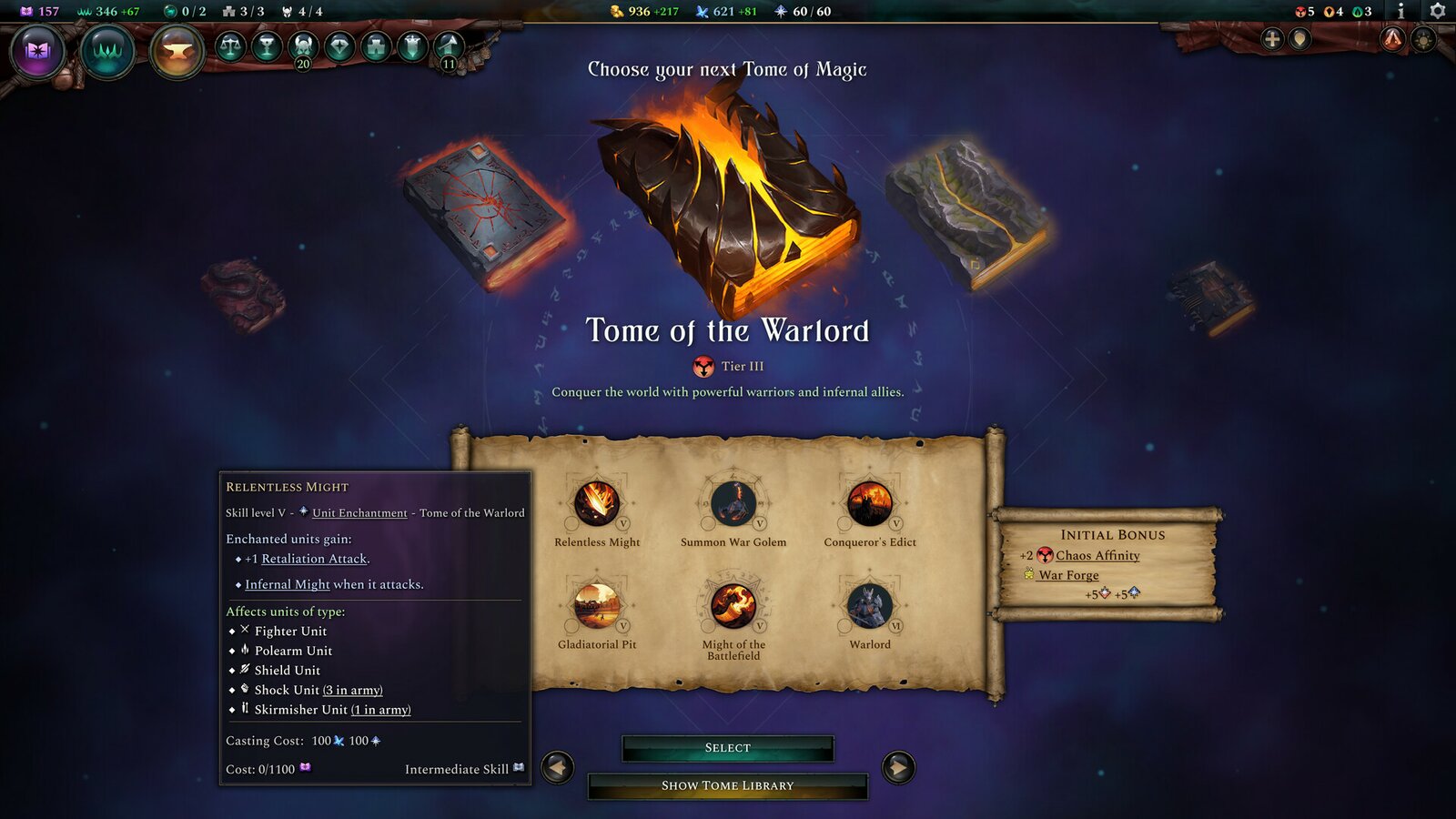The height and width of the screenshot is (819, 1456).
Task: Open Show Tome Library
Action: point(728,784)
